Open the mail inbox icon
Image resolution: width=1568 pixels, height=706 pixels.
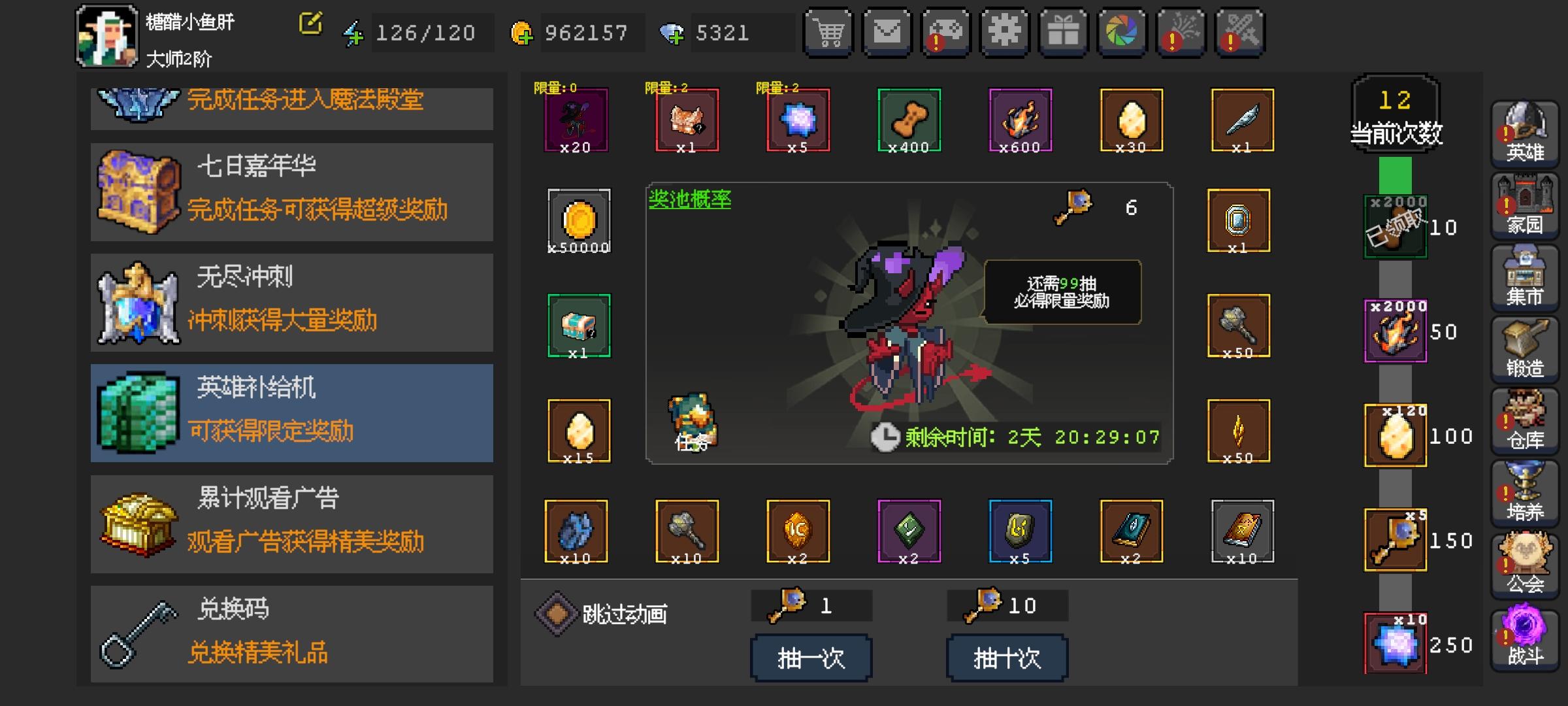click(887, 32)
